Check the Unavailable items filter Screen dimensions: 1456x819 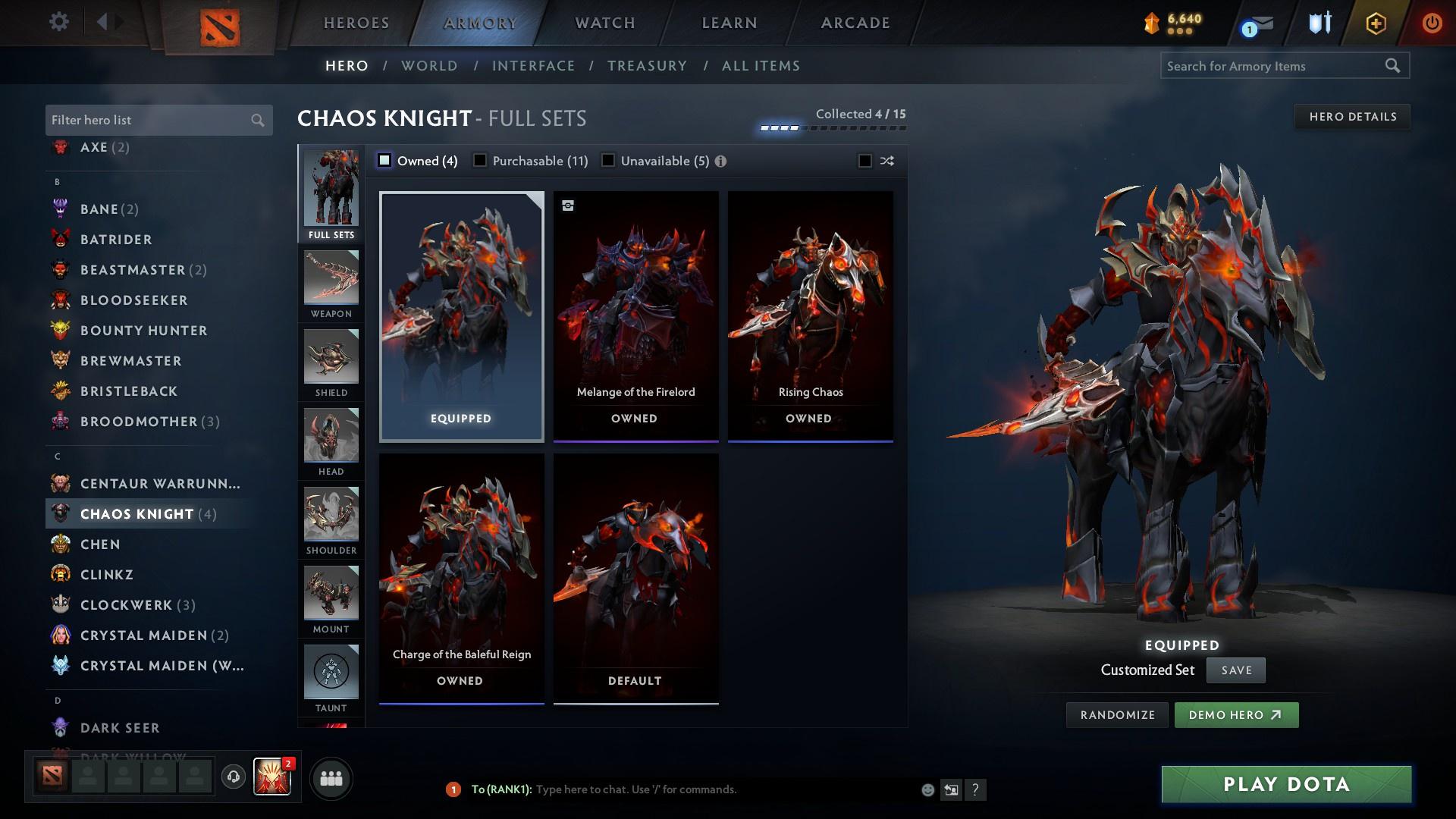coord(607,161)
